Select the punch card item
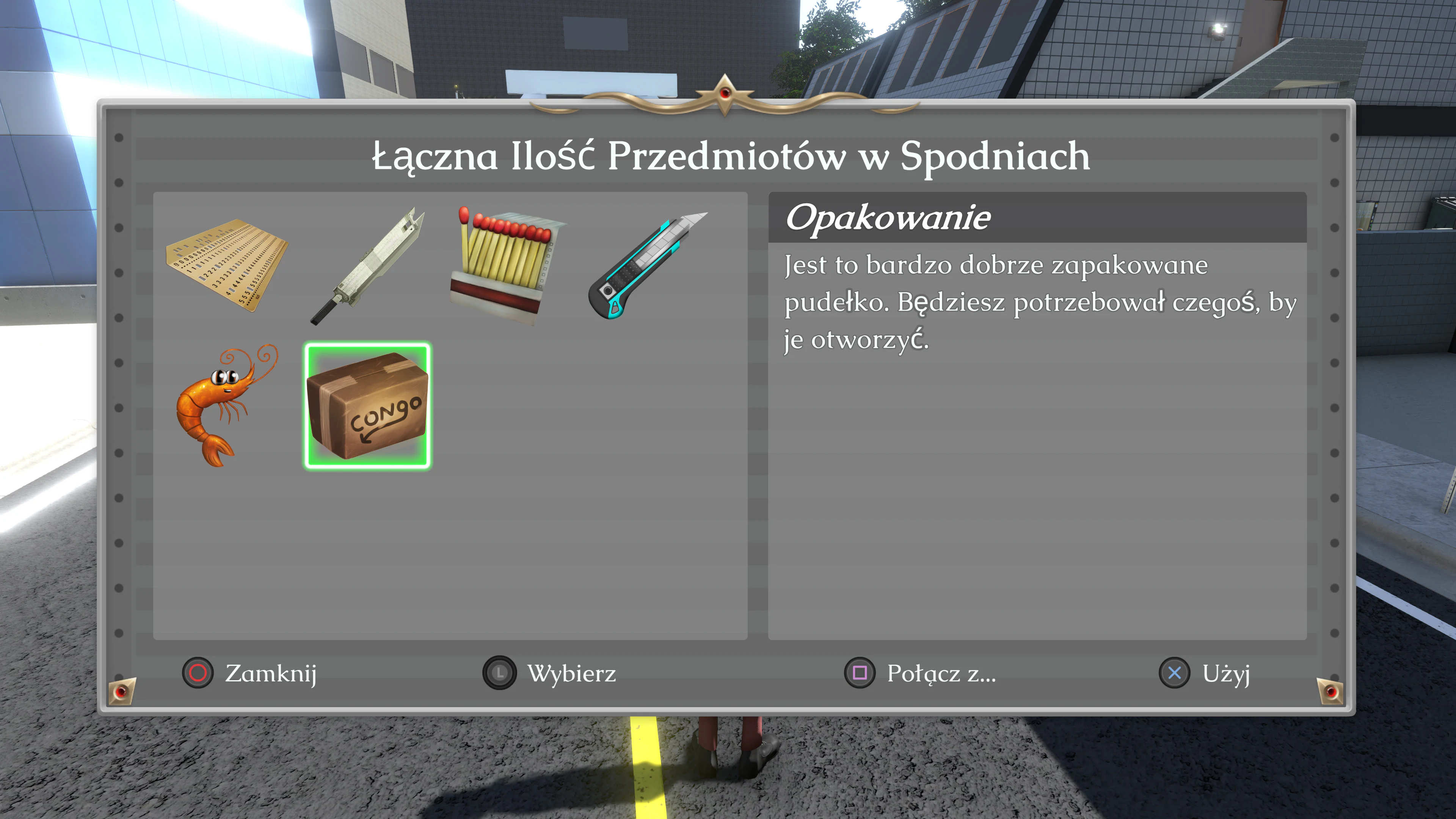This screenshot has width=1456, height=819. [226, 266]
